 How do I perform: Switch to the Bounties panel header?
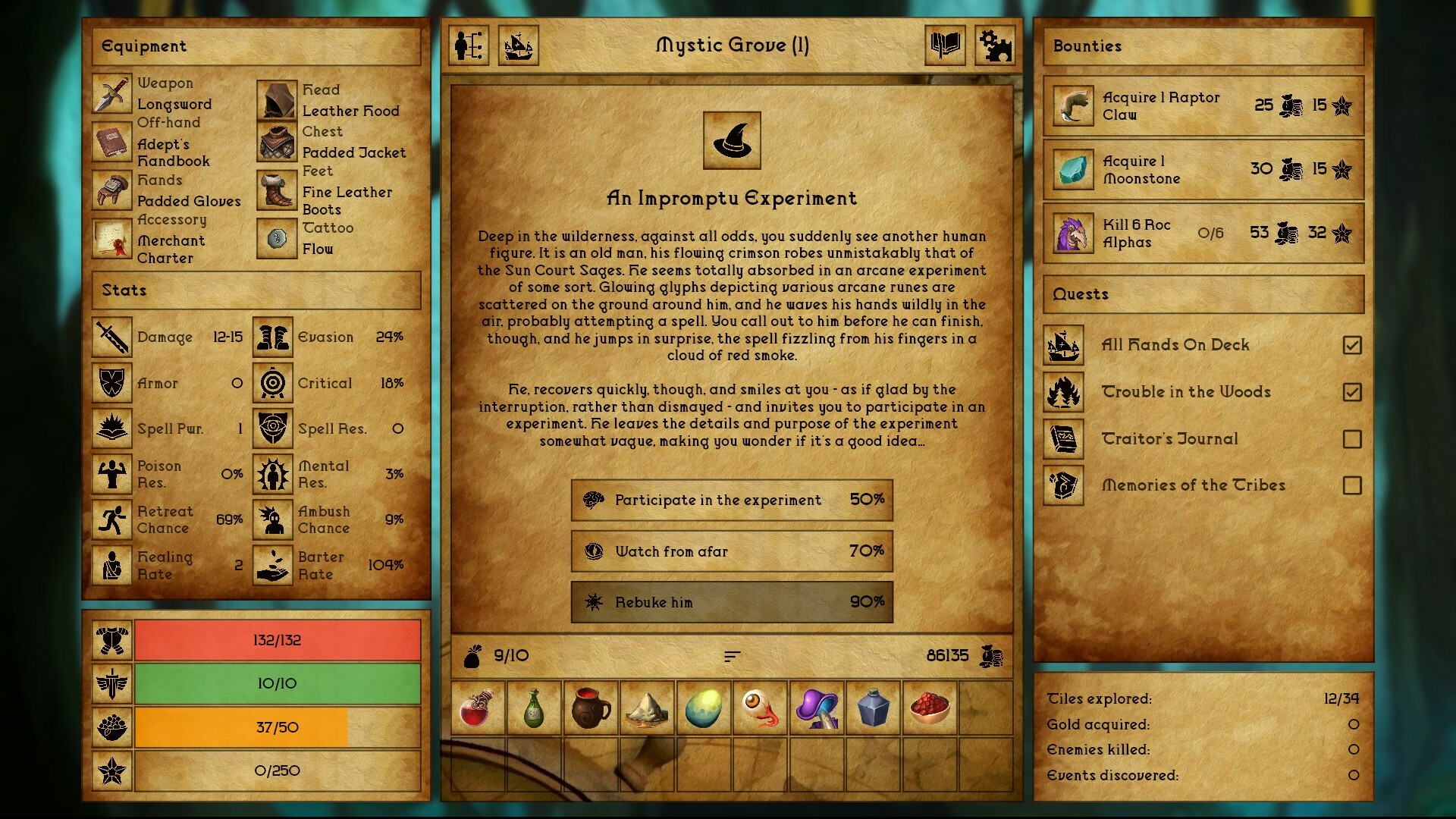[x=1203, y=46]
